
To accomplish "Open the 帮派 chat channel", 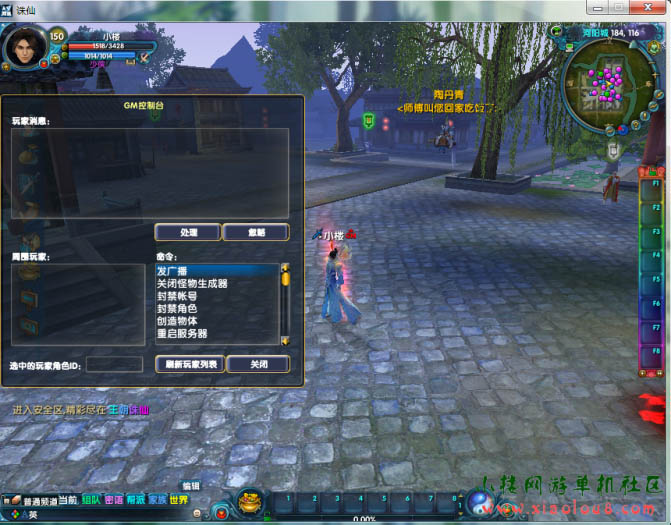I will tap(135, 500).
